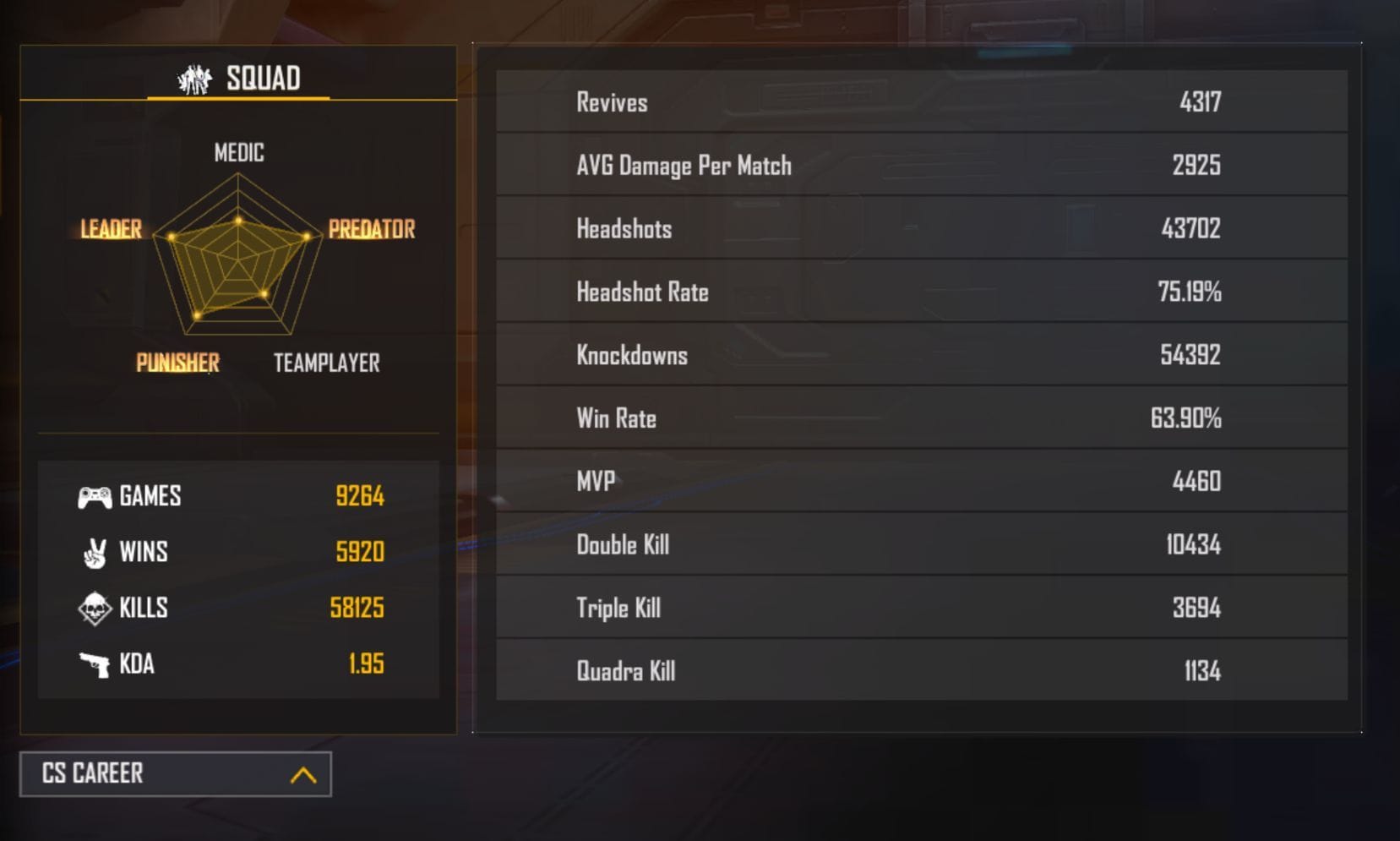The image size is (1400, 841).
Task: Collapse the CS CAREER section
Action: coord(173,773)
